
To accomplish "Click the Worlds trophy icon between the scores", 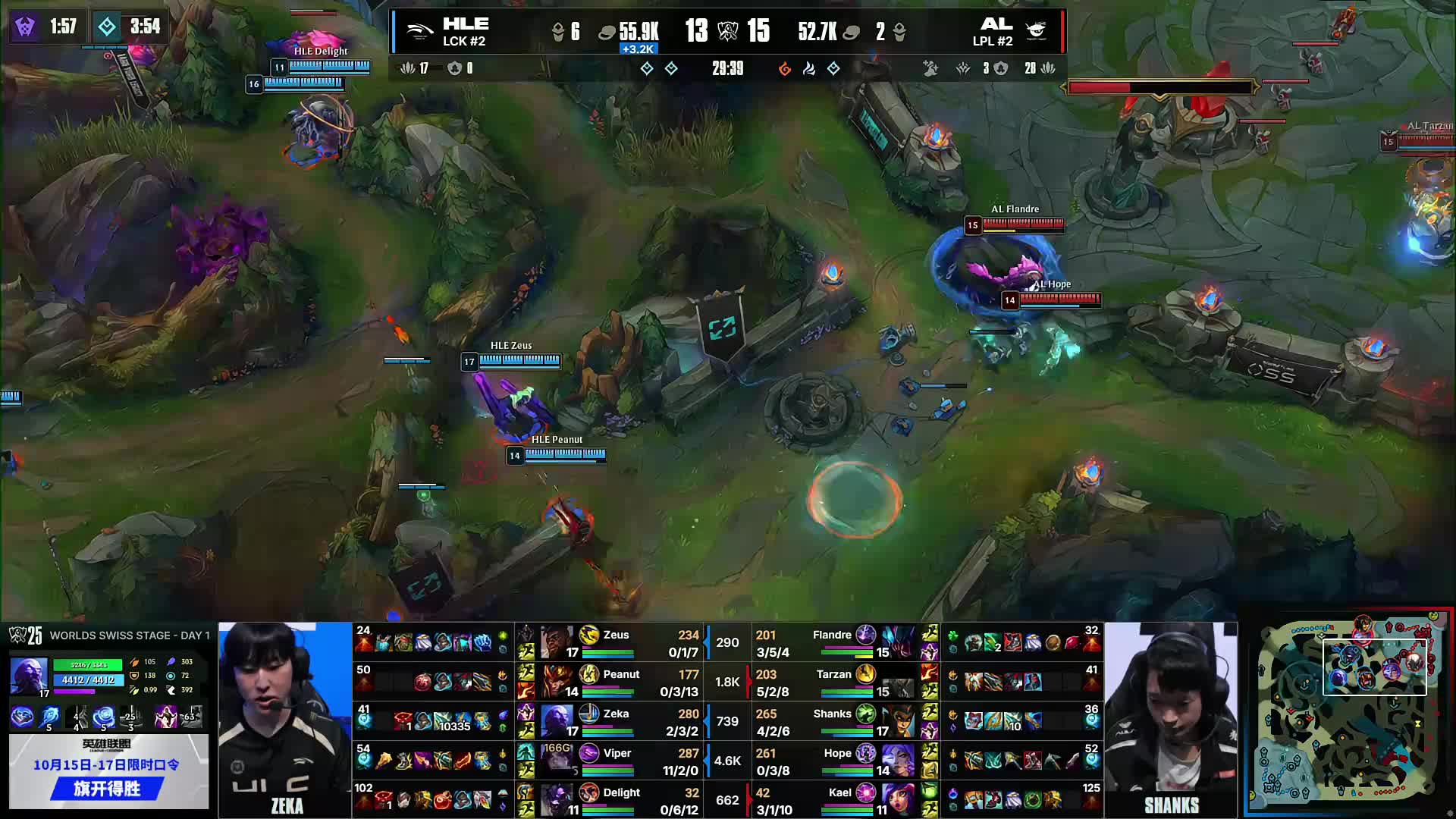I will click(x=726, y=31).
